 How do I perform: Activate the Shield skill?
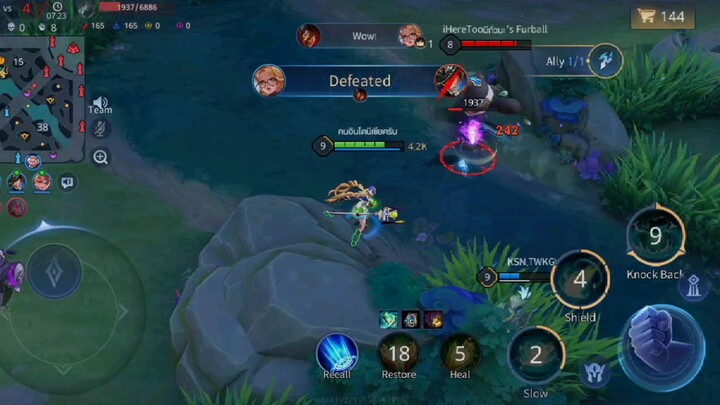(580, 279)
